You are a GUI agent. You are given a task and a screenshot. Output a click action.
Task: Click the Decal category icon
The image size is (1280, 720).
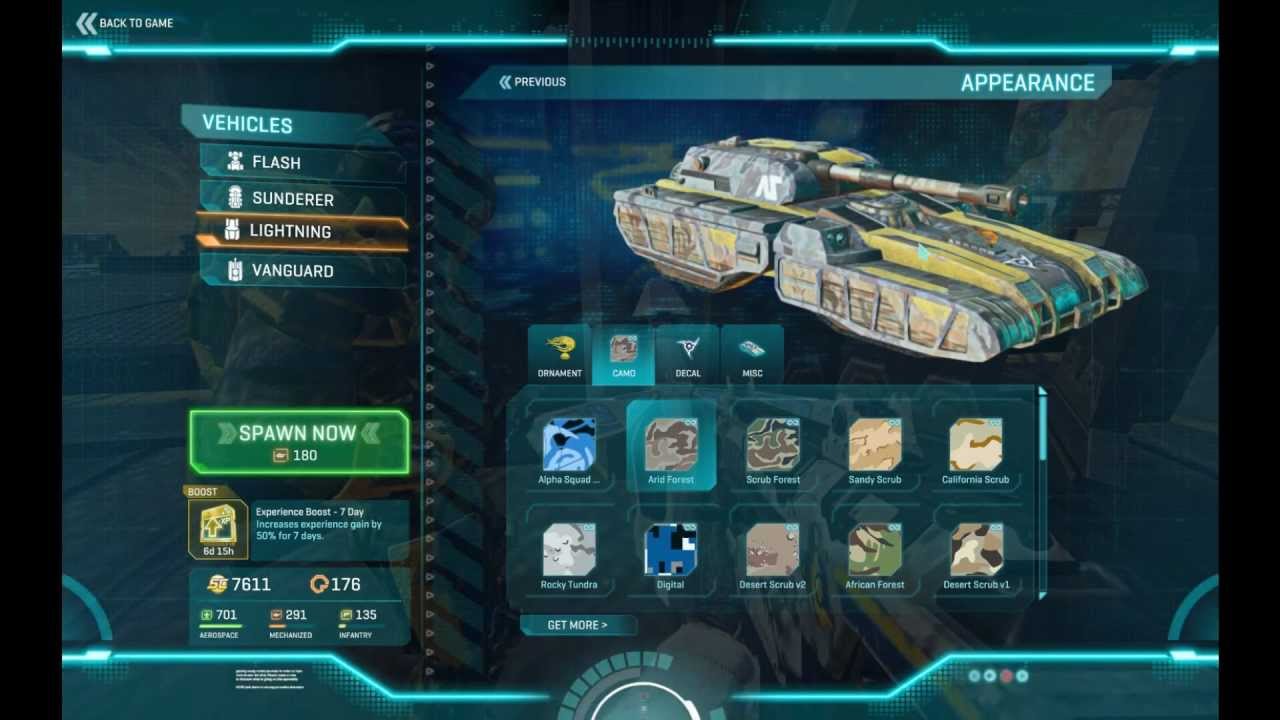click(x=687, y=348)
